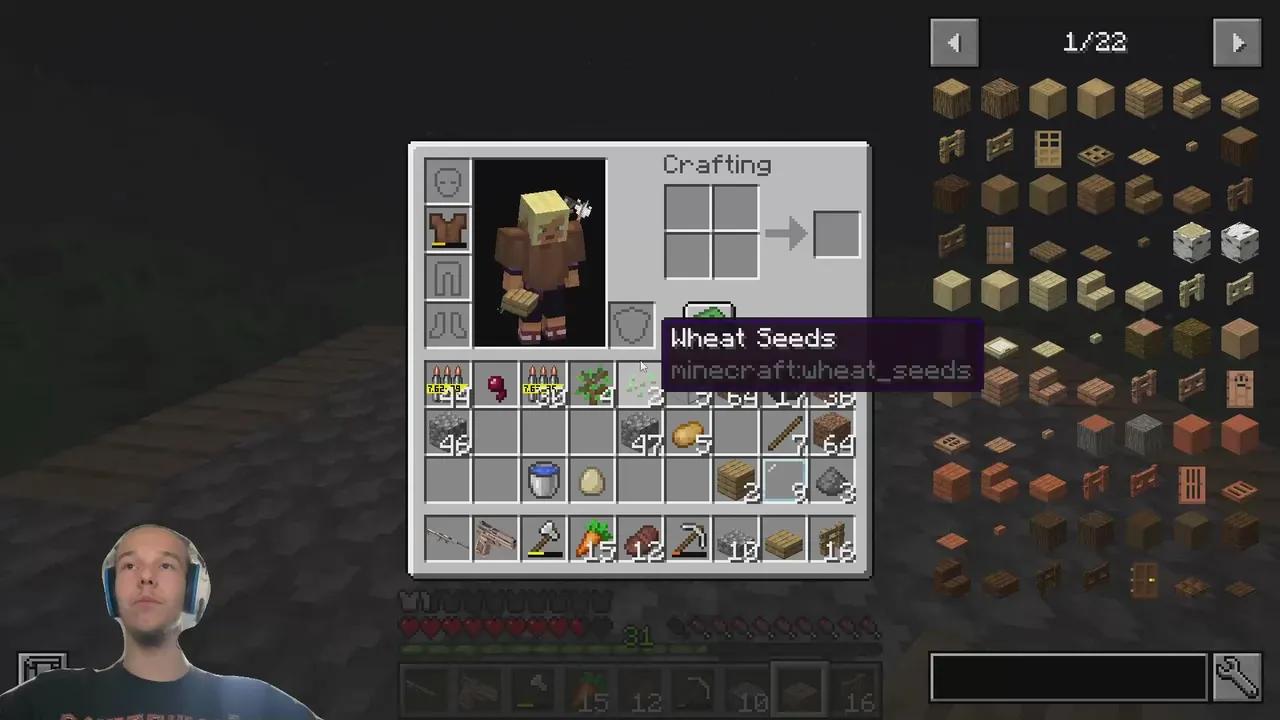Select the water bucket in the inventory
Screen dimensions: 1280x720
click(543, 479)
